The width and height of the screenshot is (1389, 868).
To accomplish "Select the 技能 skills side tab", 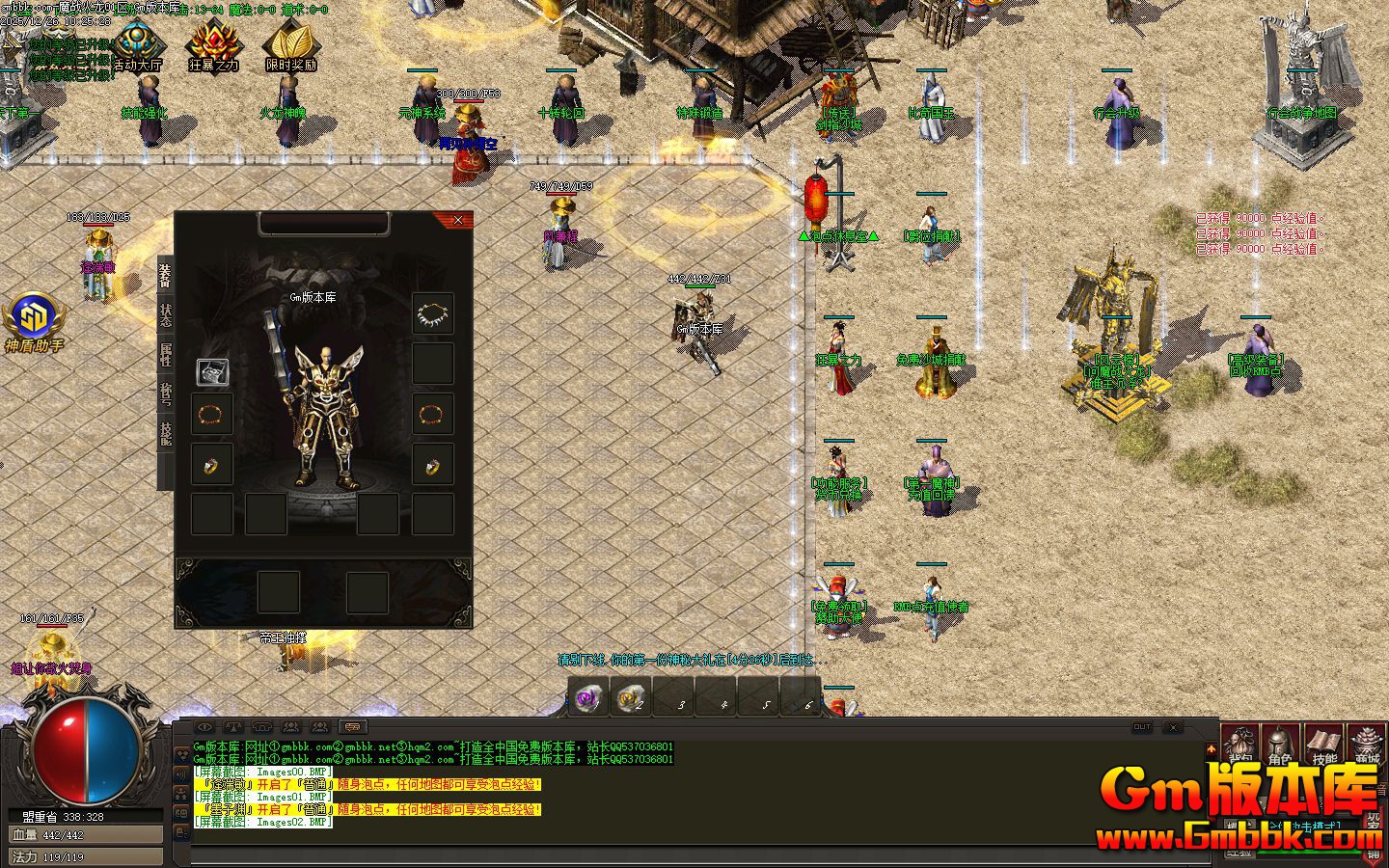I will [x=165, y=433].
